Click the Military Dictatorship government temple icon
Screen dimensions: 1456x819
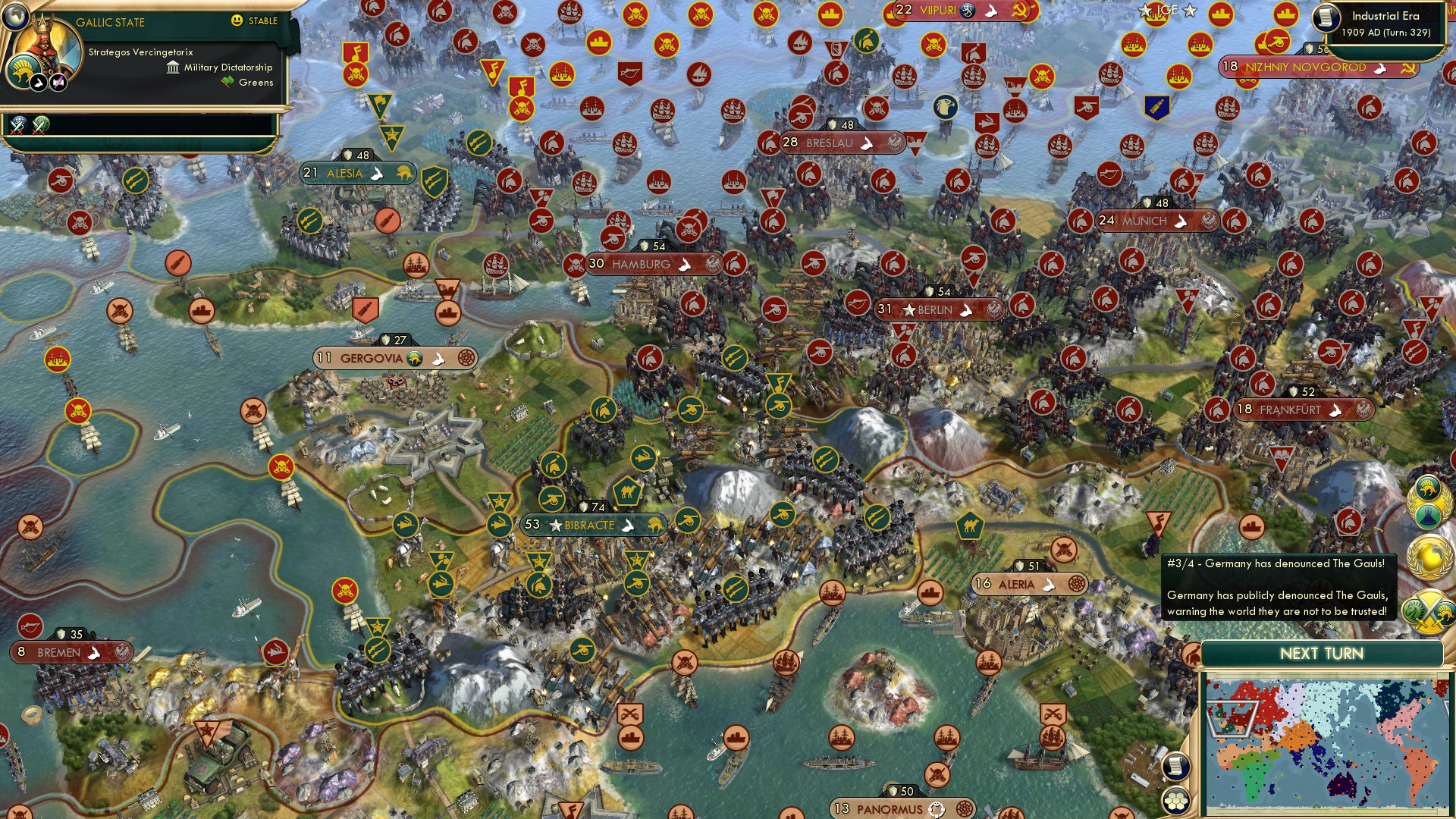pyautogui.click(x=171, y=67)
